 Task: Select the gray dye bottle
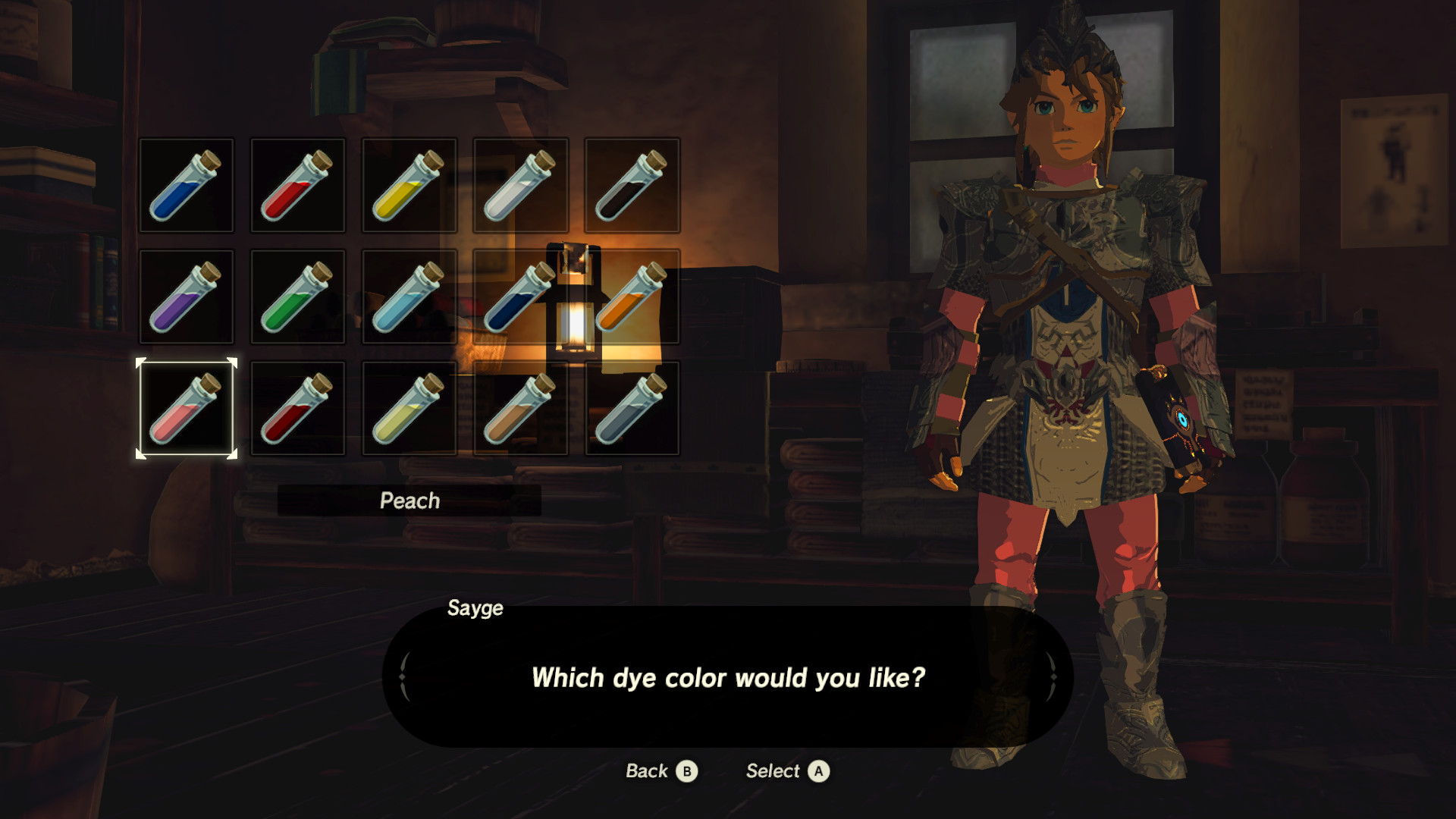[633, 409]
